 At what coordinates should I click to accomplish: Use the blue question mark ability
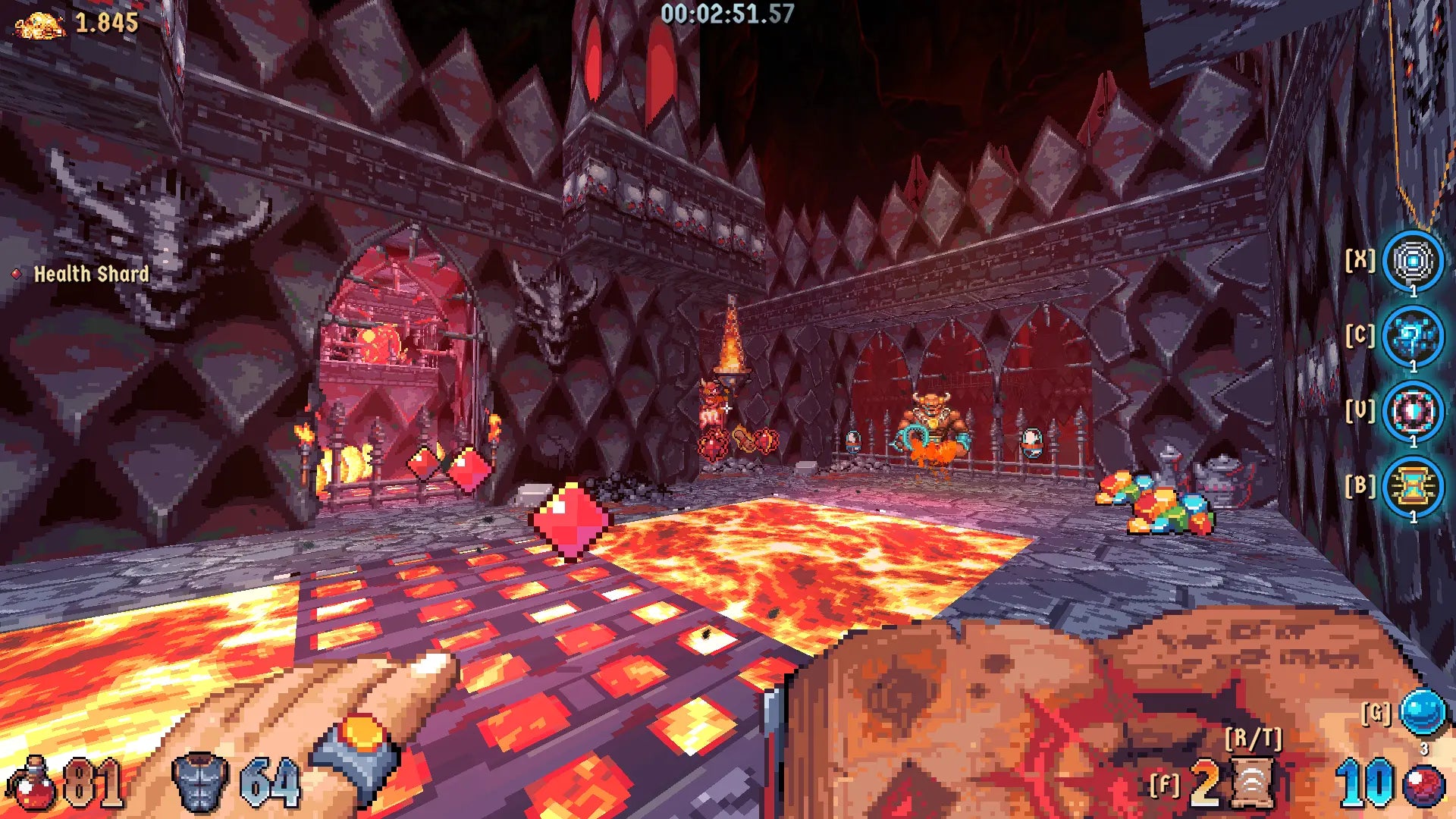pyautogui.click(x=1412, y=336)
